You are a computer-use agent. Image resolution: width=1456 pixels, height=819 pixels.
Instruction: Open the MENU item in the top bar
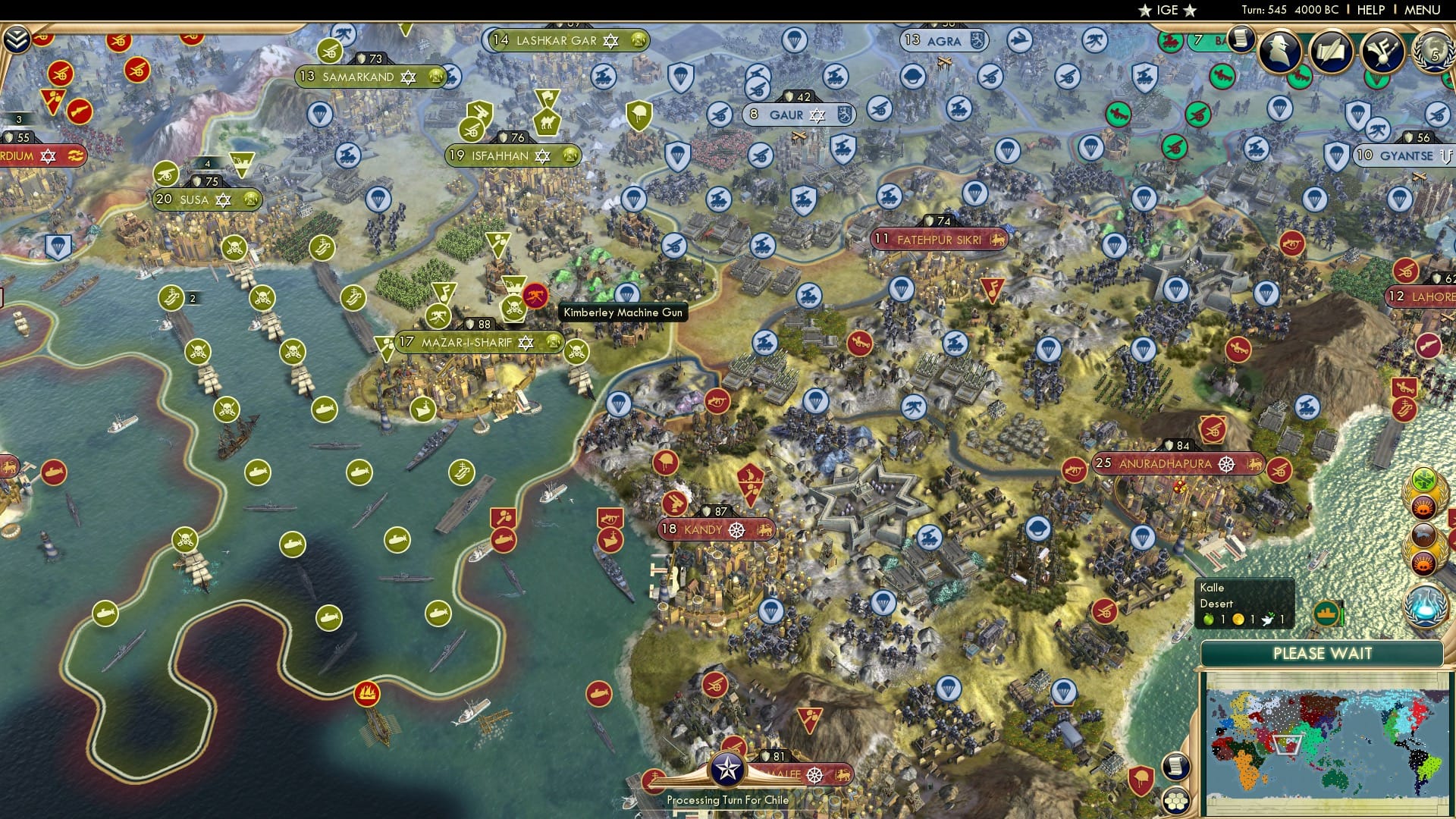(x=1423, y=9)
